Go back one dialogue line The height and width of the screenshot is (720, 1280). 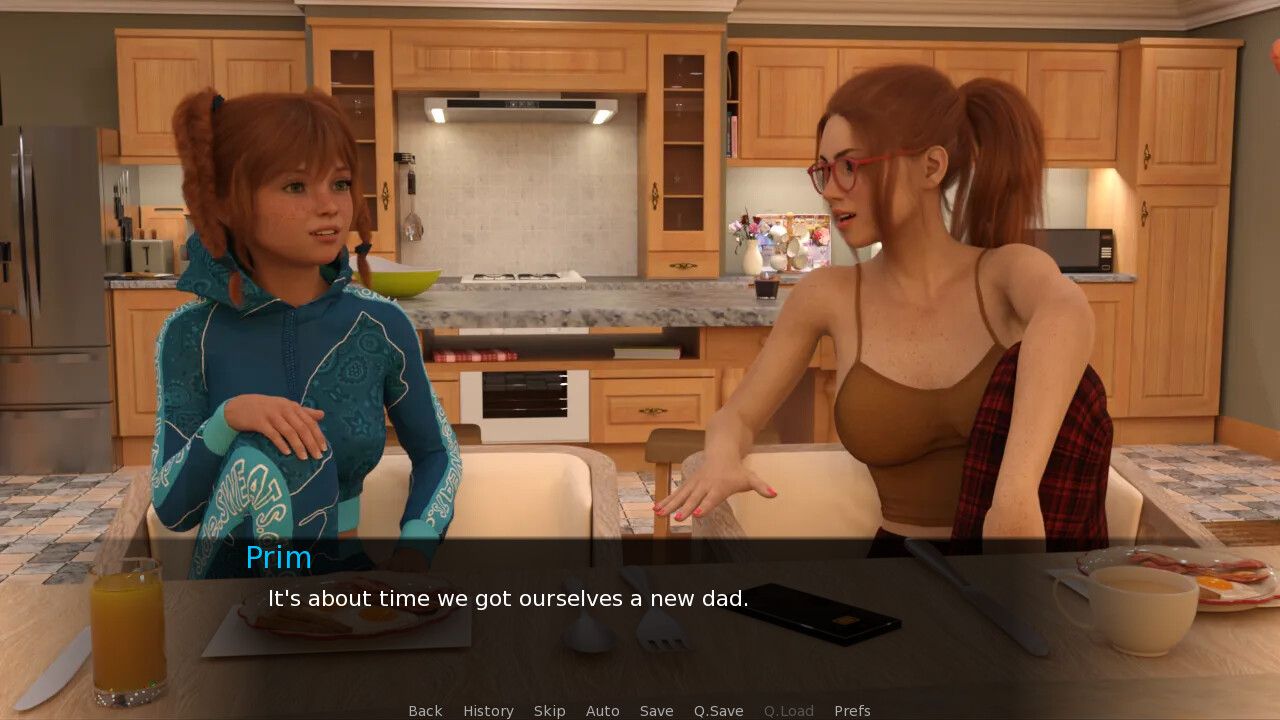[x=425, y=711]
